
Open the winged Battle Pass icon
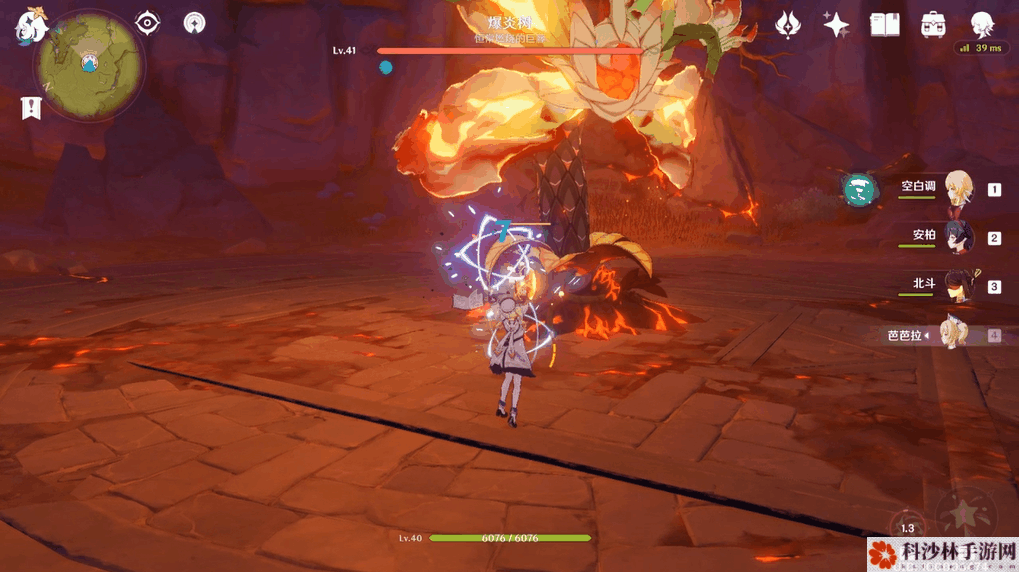(x=789, y=24)
